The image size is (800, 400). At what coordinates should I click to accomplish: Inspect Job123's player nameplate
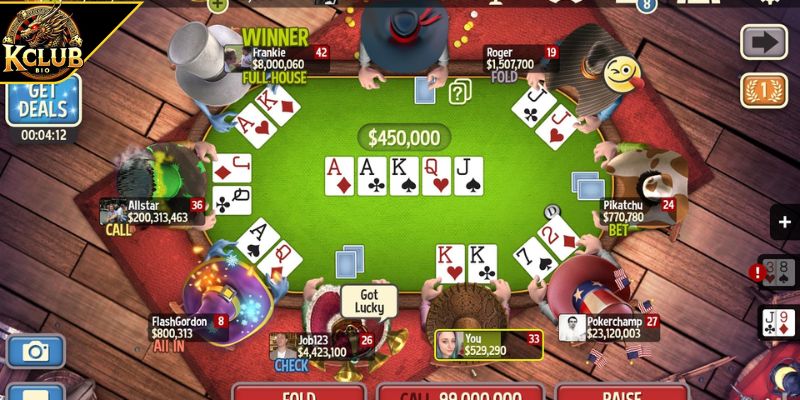click(322, 346)
